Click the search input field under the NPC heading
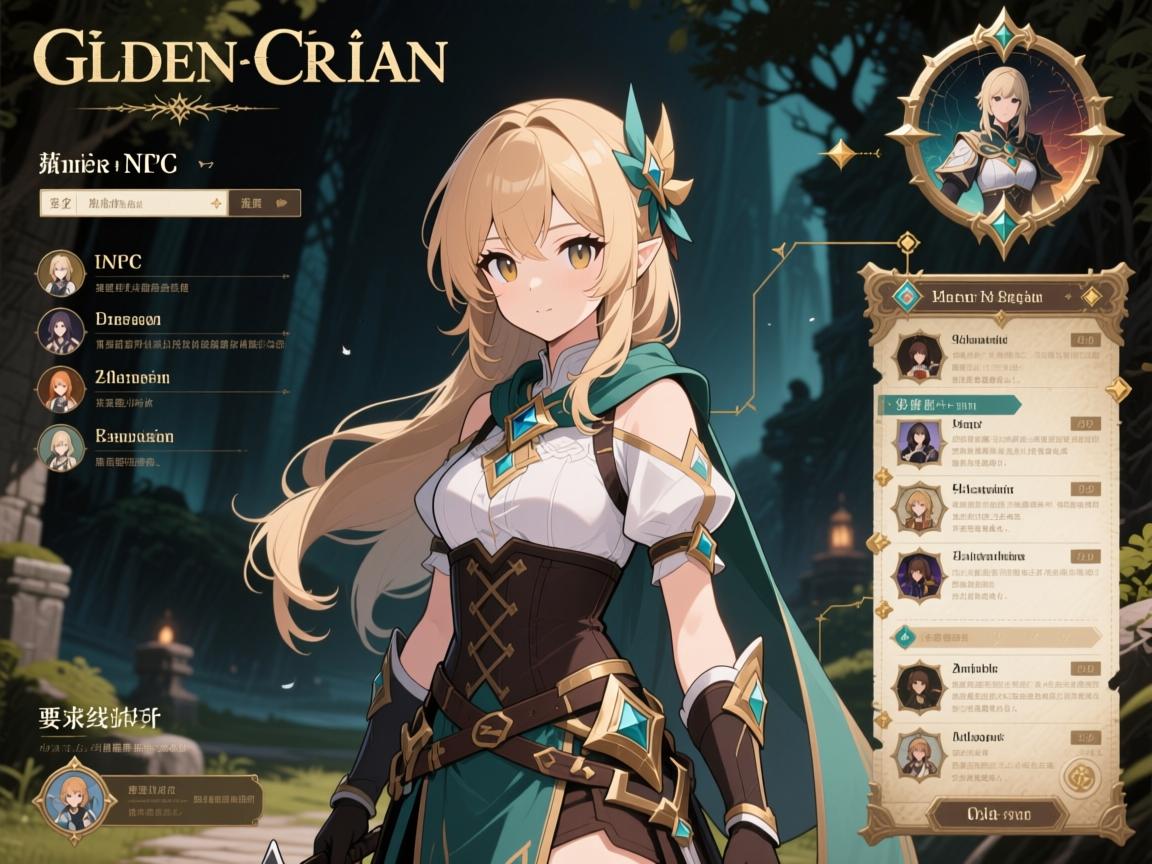The height and width of the screenshot is (864, 1152). click(x=134, y=203)
